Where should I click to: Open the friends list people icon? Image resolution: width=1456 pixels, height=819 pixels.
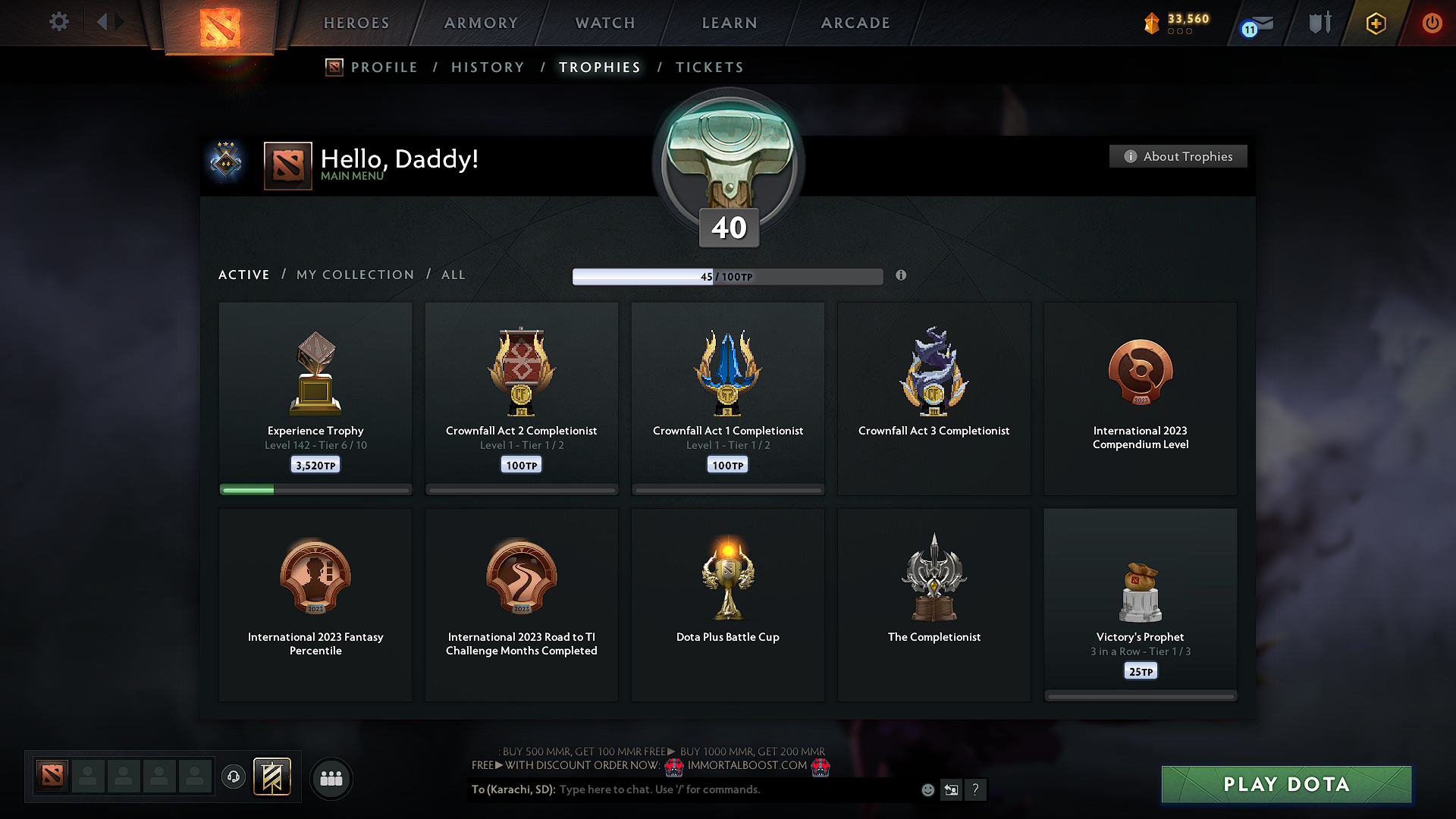(331, 778)
